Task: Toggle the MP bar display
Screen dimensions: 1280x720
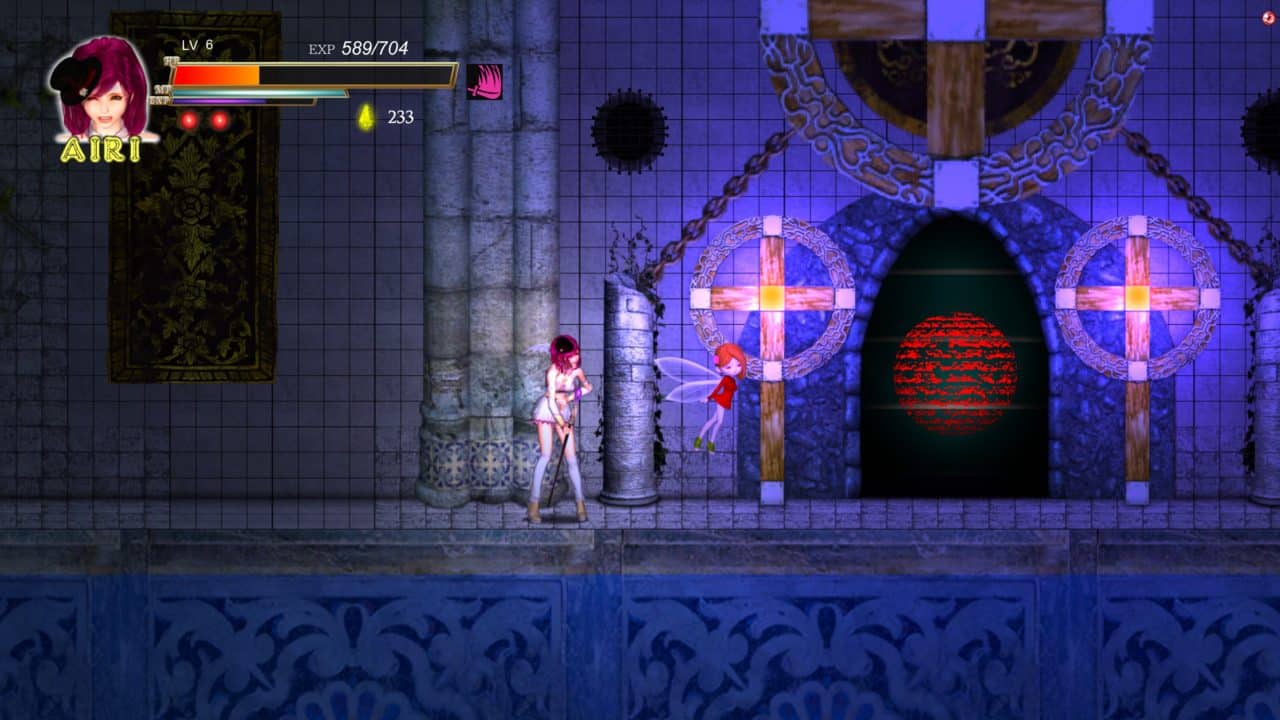Action: 260,92
